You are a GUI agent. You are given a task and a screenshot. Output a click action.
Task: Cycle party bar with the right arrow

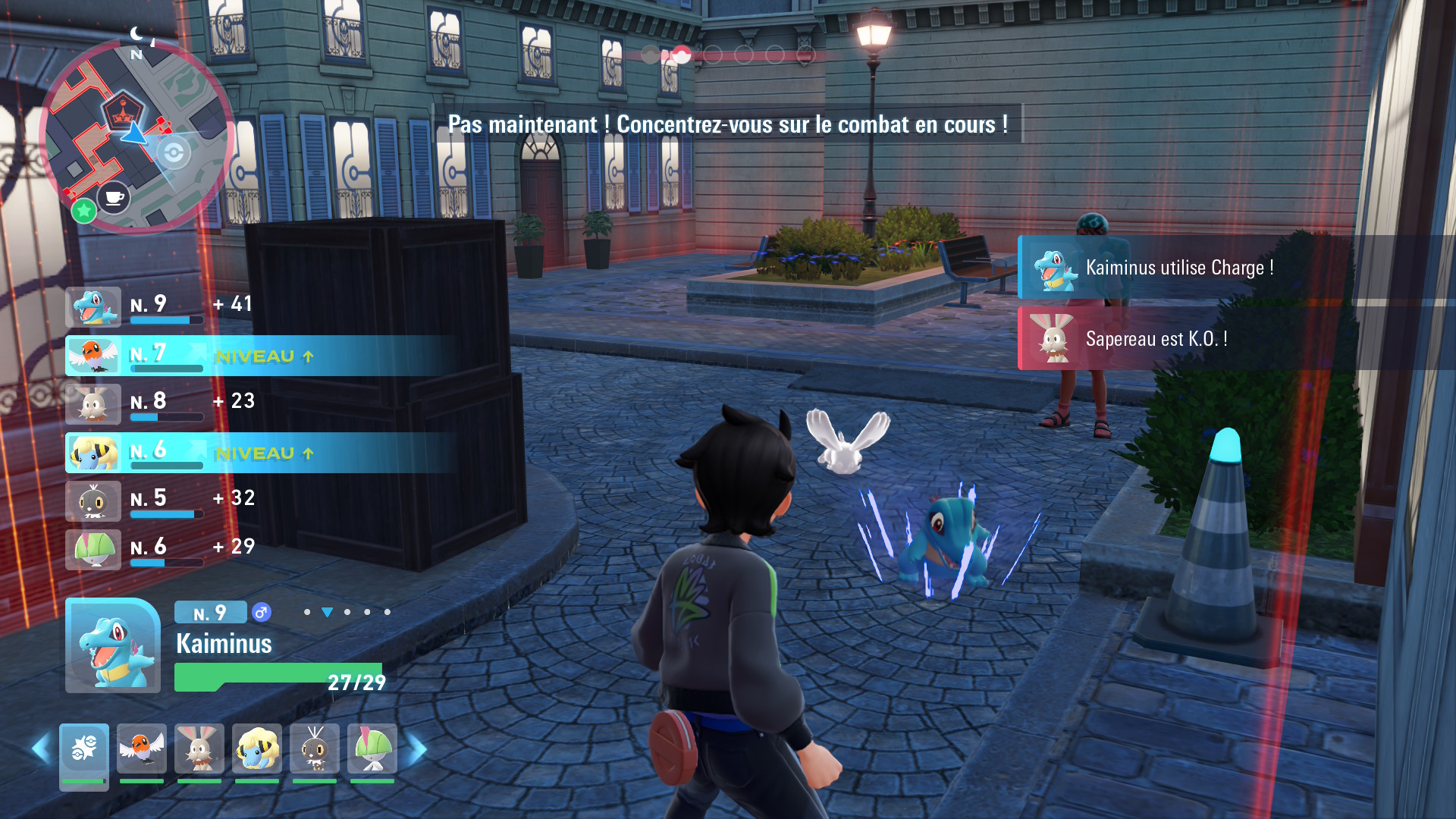(416, 749)
